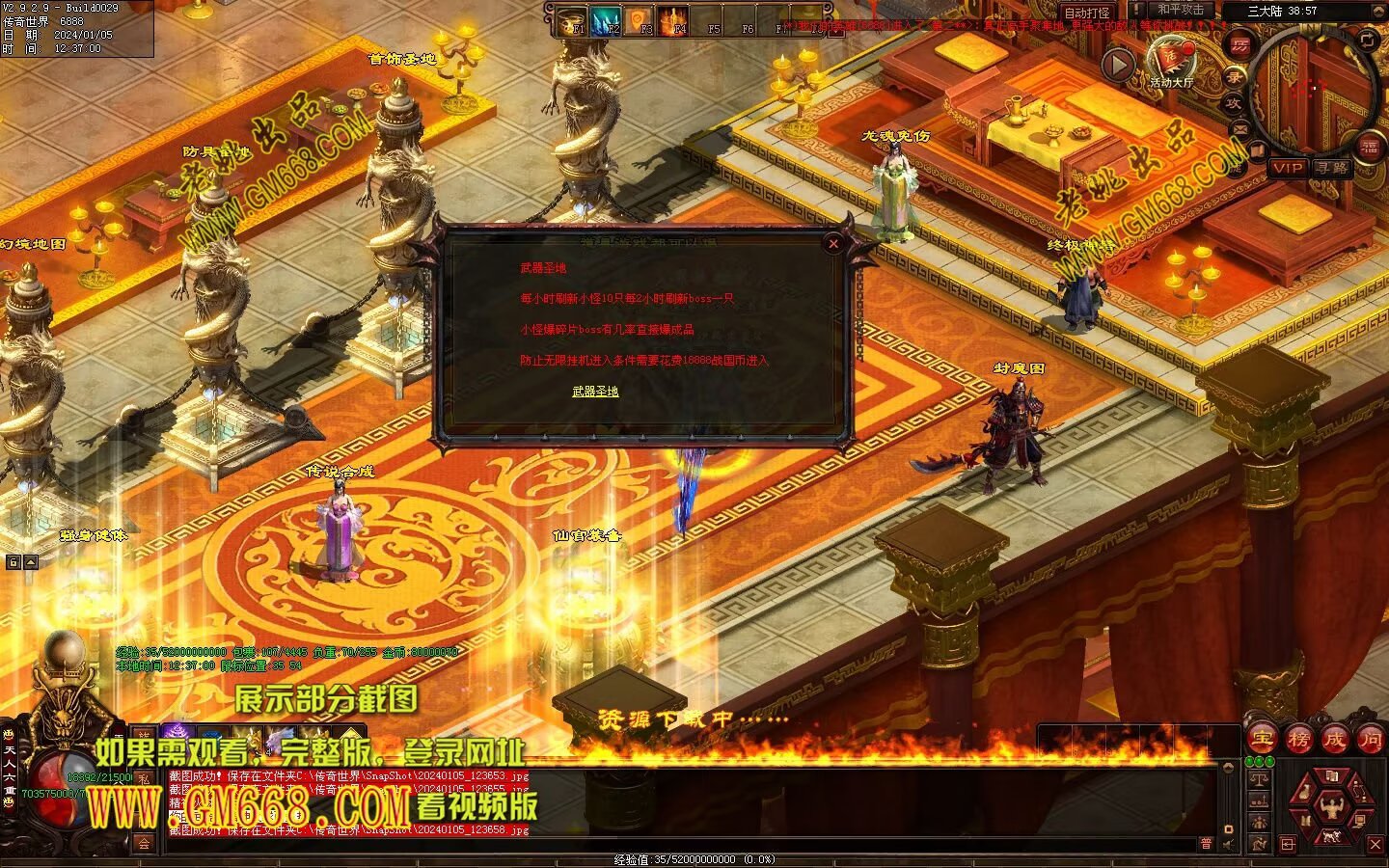Change the 和平攻击 attack mode
The height and width of the screenshot is (868, 1389).
(1180, 10)
